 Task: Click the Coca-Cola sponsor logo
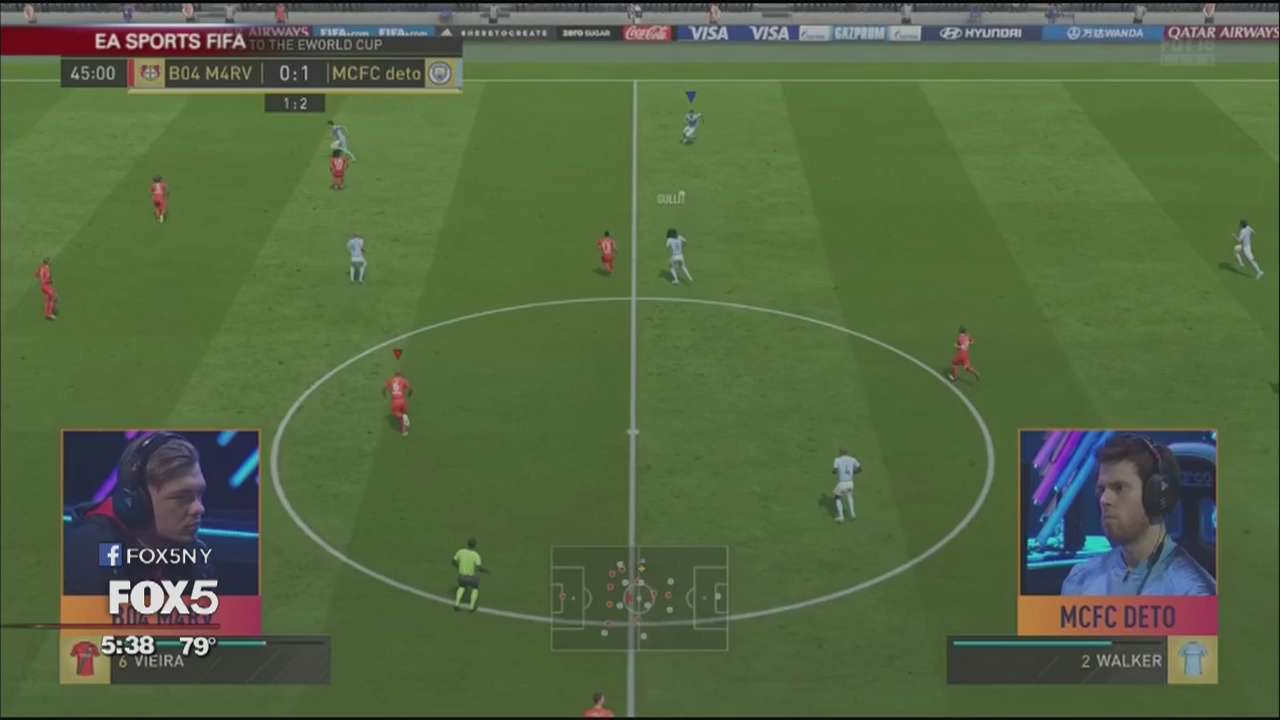pyautogui.click(x=646, y=32)
